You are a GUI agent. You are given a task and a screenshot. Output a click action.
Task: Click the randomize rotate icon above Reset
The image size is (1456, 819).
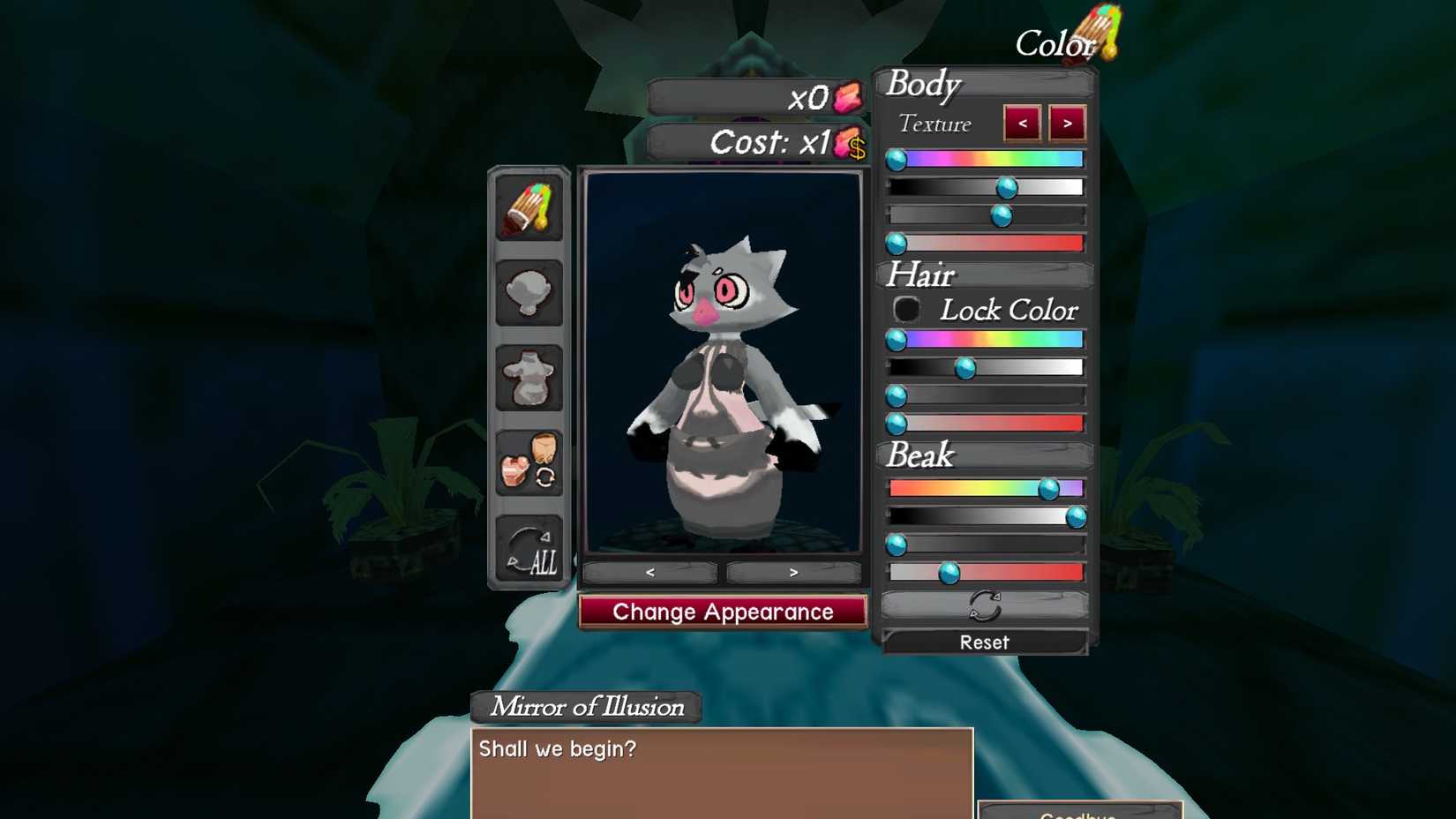pos(986,605)
